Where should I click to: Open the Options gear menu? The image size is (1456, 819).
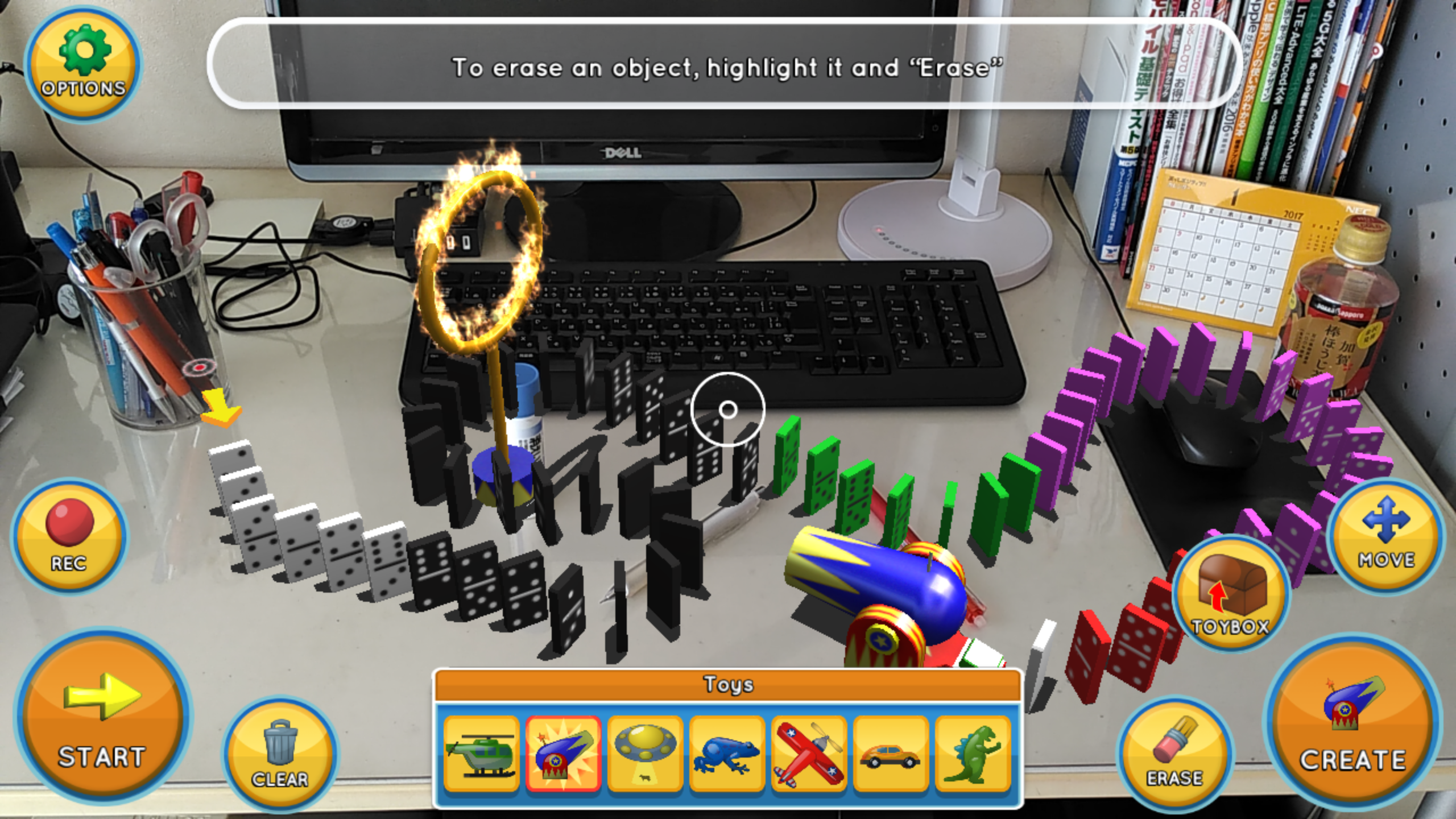click(83, 65)
